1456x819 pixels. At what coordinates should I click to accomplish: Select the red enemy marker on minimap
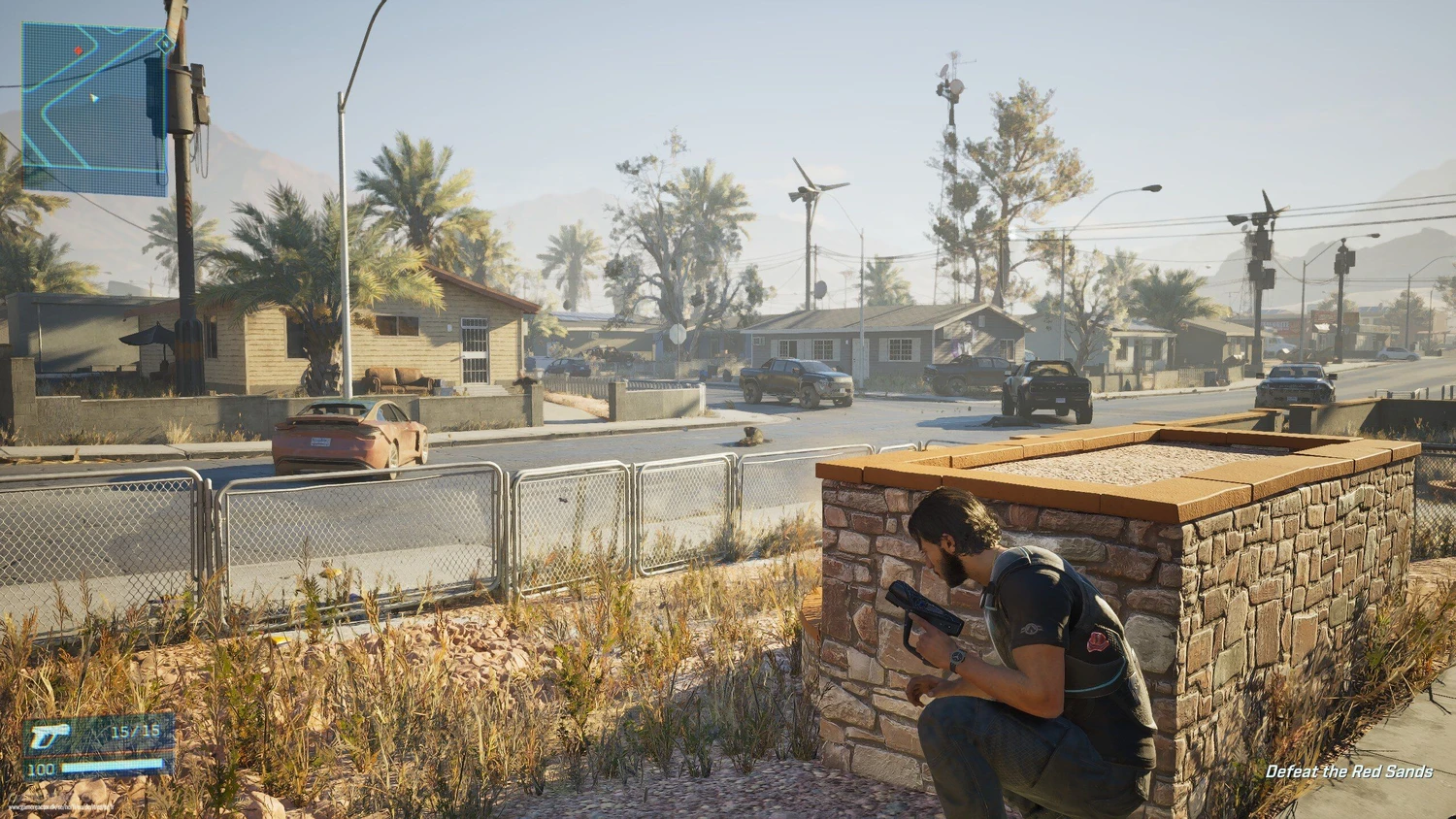(79, 50)
